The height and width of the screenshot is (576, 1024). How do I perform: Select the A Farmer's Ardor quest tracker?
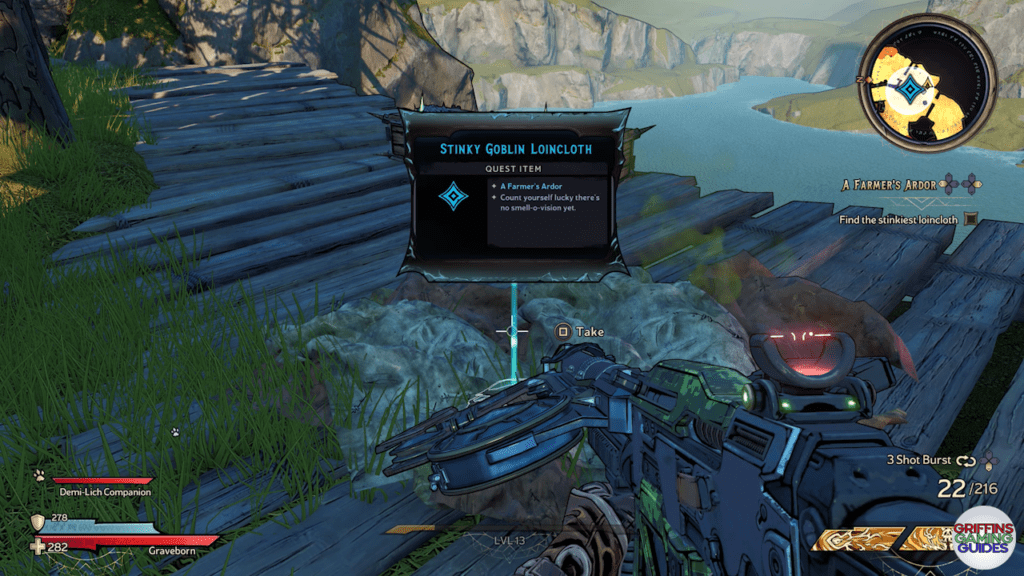(x=888, y=185)
